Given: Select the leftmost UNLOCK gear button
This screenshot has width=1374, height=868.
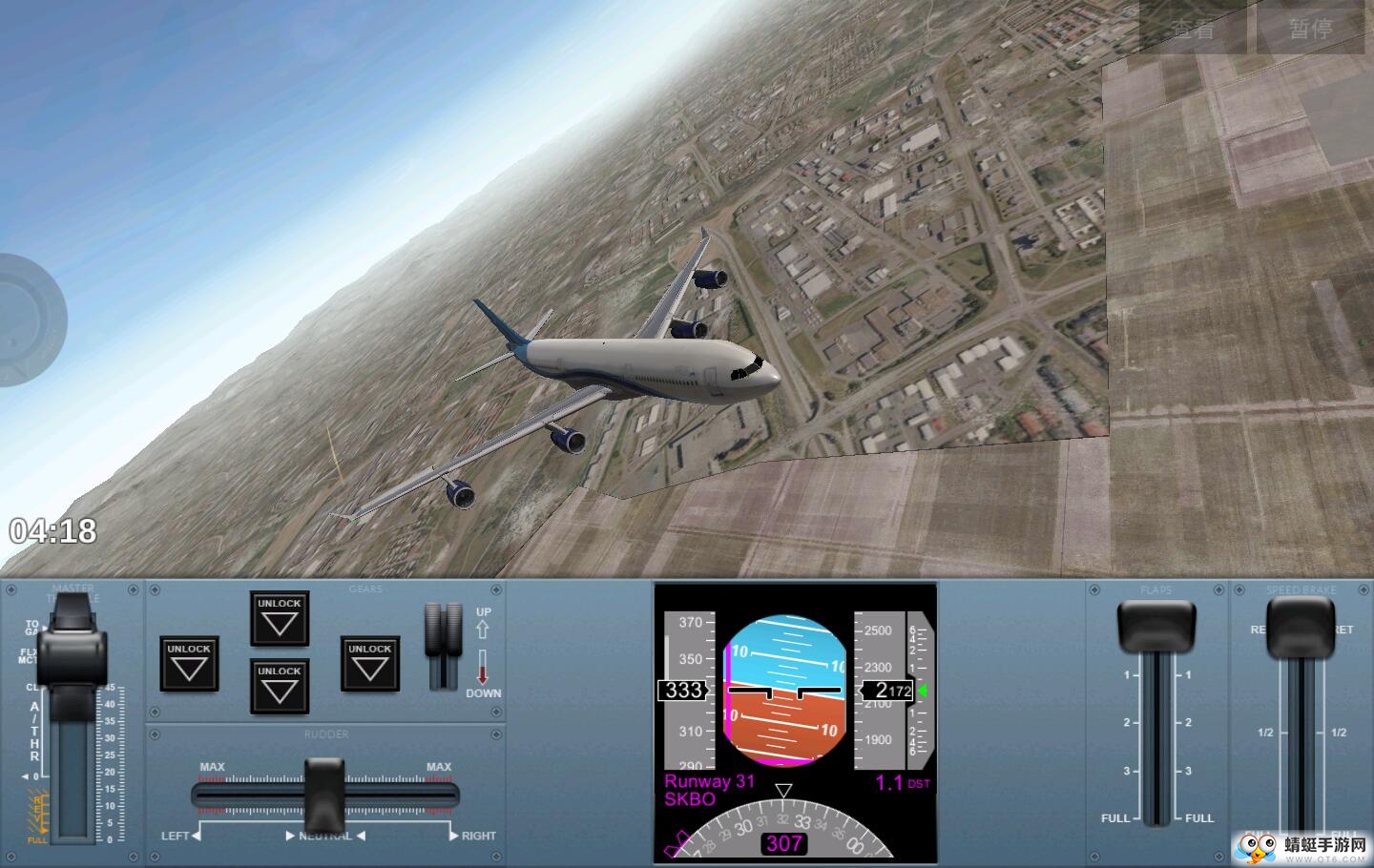Looking at the screenshot, I should click(x=189, y=664).
